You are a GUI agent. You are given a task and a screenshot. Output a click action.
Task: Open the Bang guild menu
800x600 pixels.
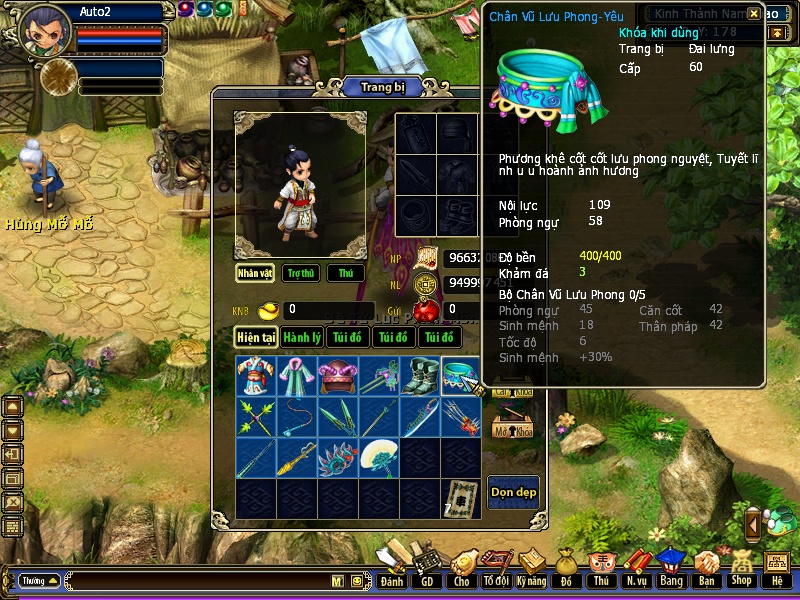pos(671,568)
